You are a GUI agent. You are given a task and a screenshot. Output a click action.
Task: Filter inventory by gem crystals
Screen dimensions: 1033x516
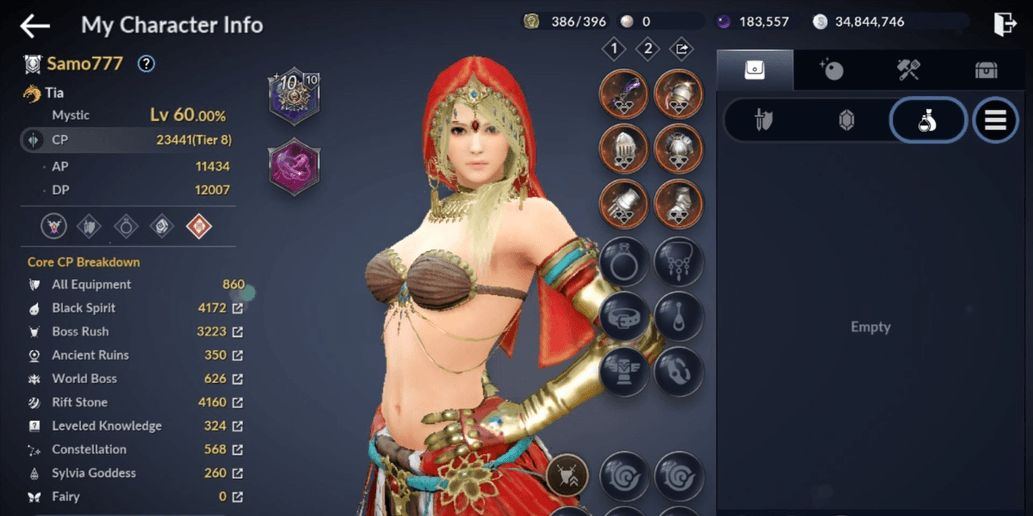(x=846, y=121)
